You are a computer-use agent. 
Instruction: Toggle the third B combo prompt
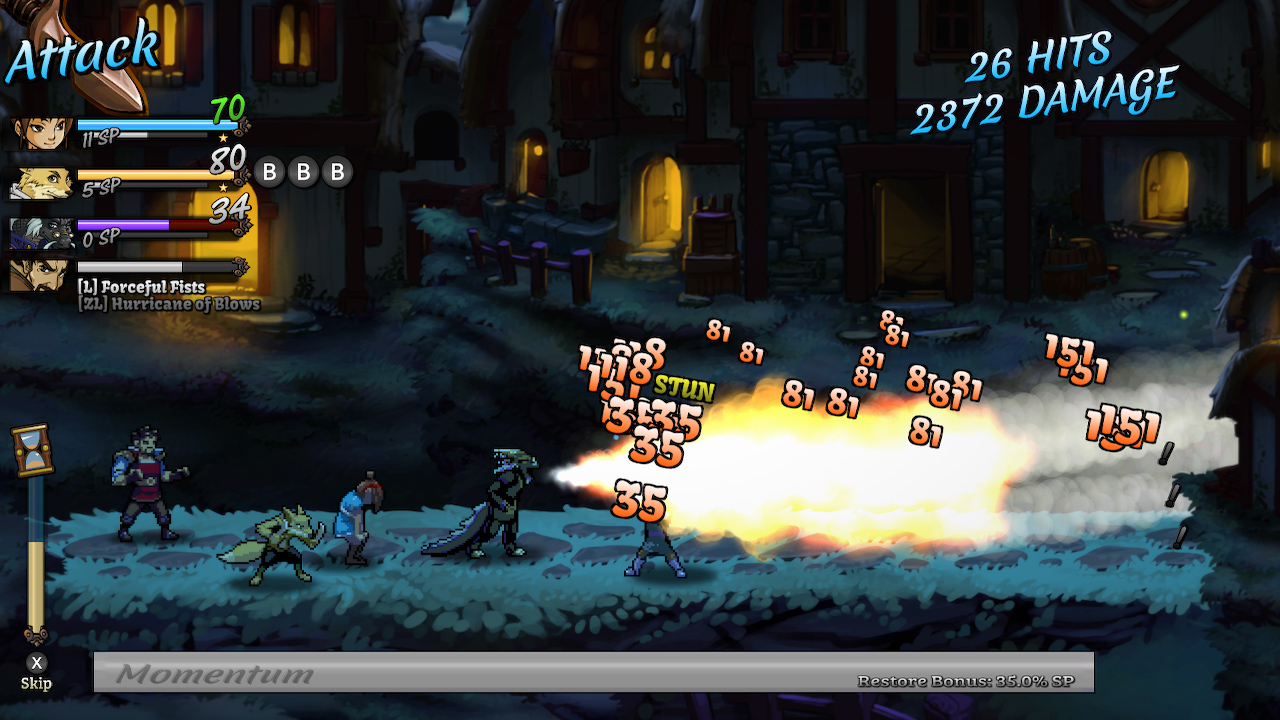click(338, 172)
